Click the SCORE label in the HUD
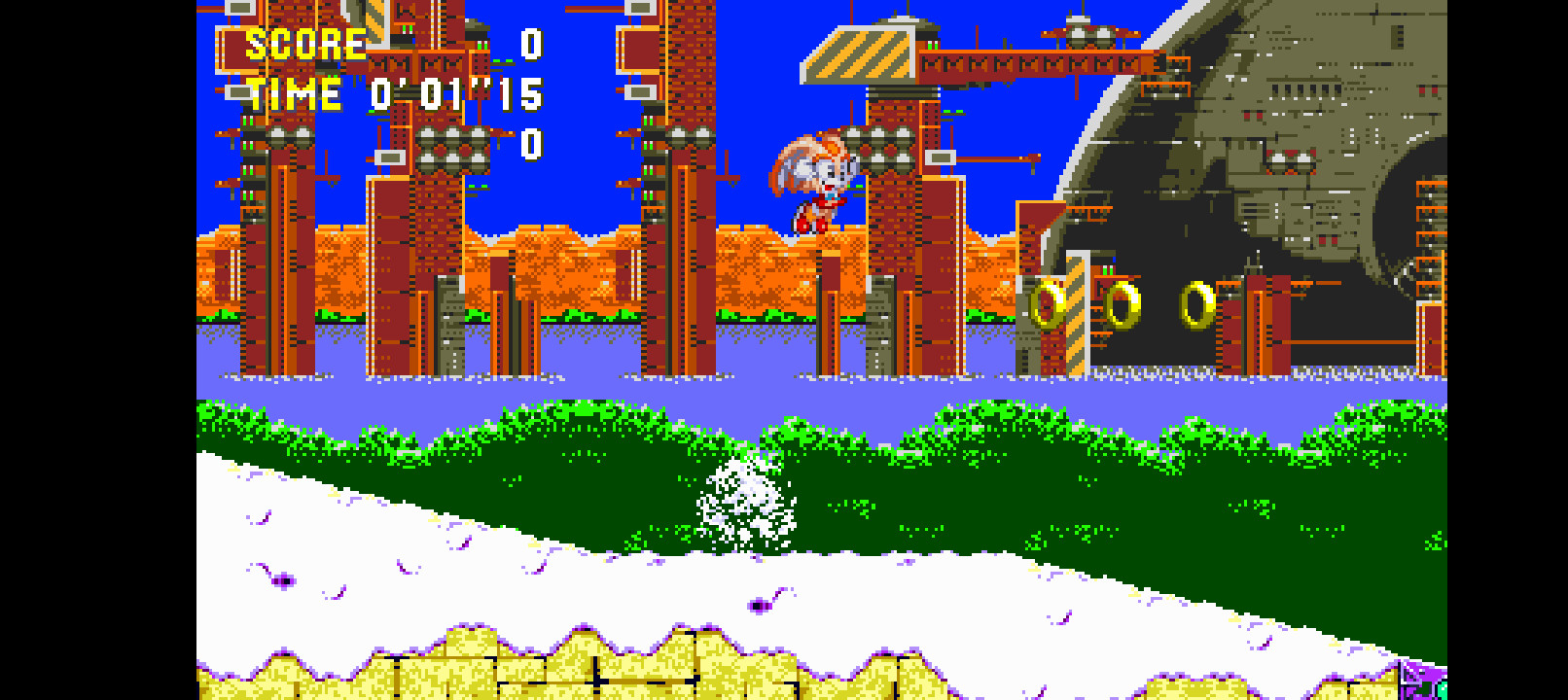 303,43
